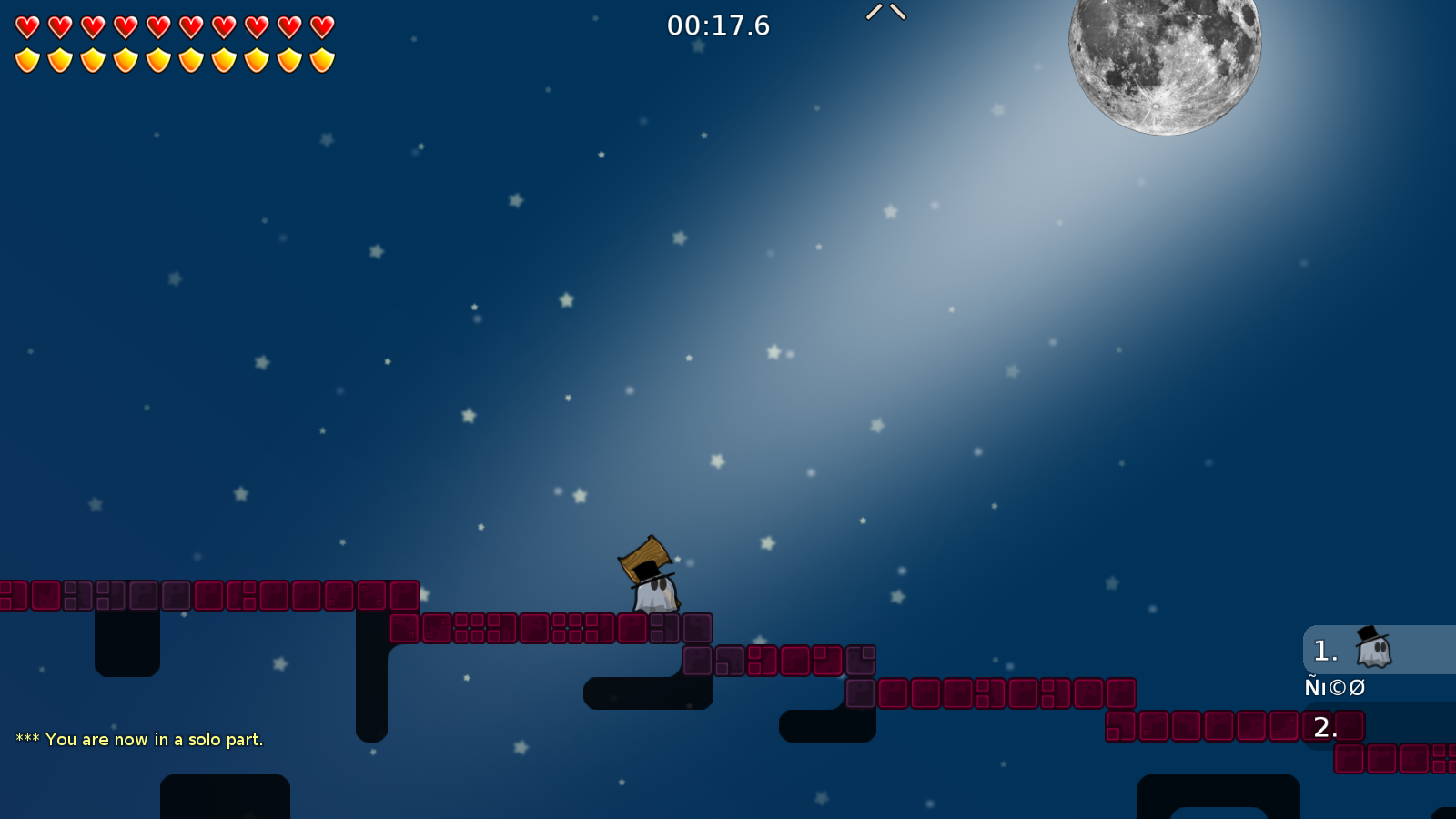The image size is (1456, 819).
Task: Select the first golden shield armor icon
Action: point(26,59)
